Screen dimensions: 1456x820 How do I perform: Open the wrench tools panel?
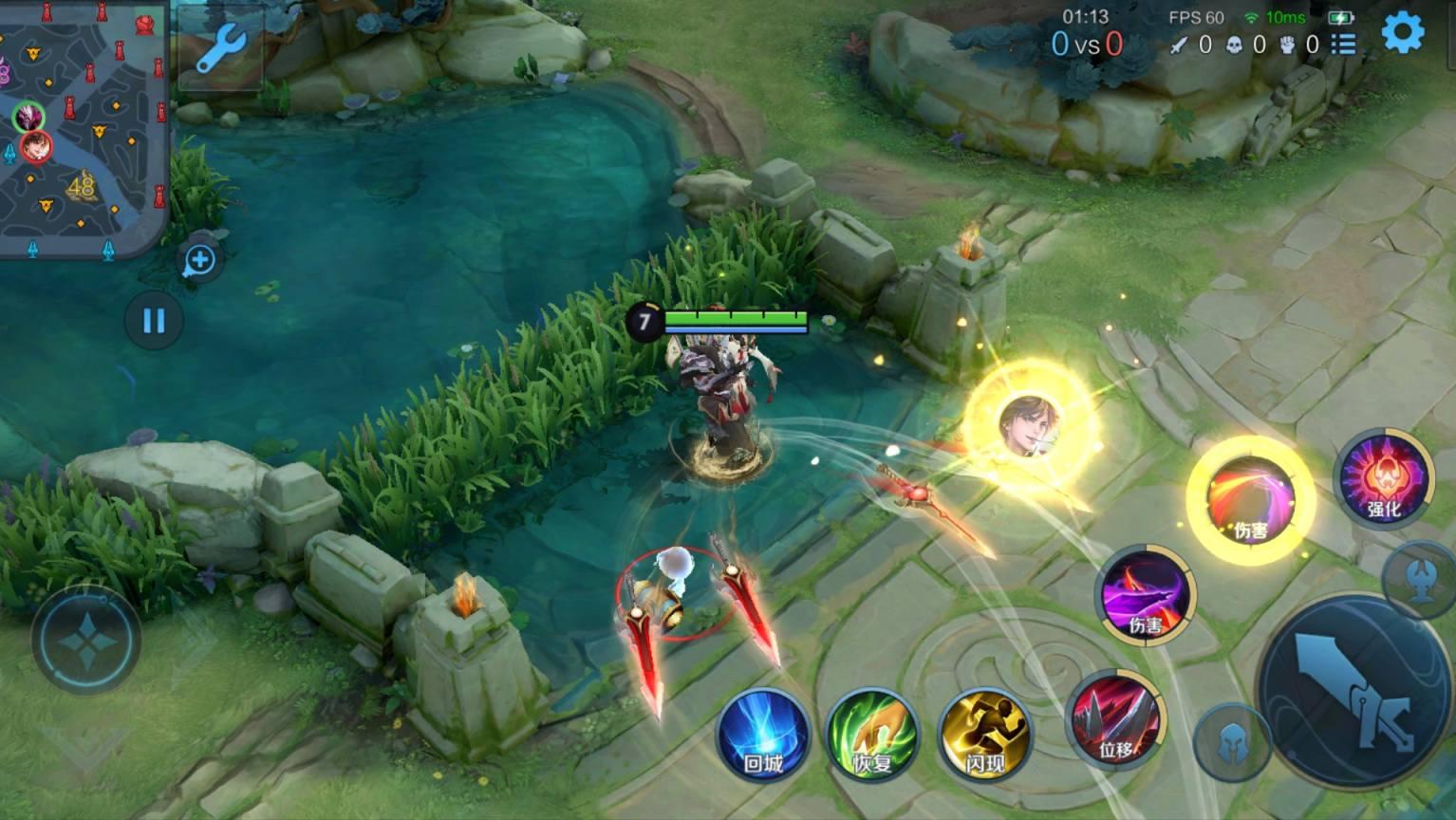221,47
